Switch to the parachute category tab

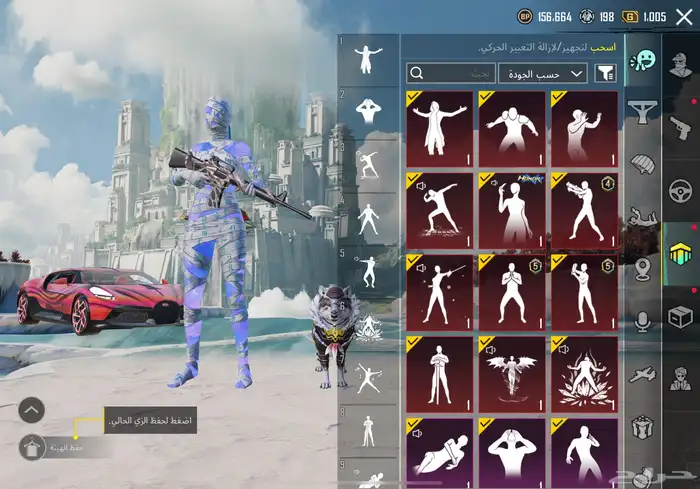point(641,161)
